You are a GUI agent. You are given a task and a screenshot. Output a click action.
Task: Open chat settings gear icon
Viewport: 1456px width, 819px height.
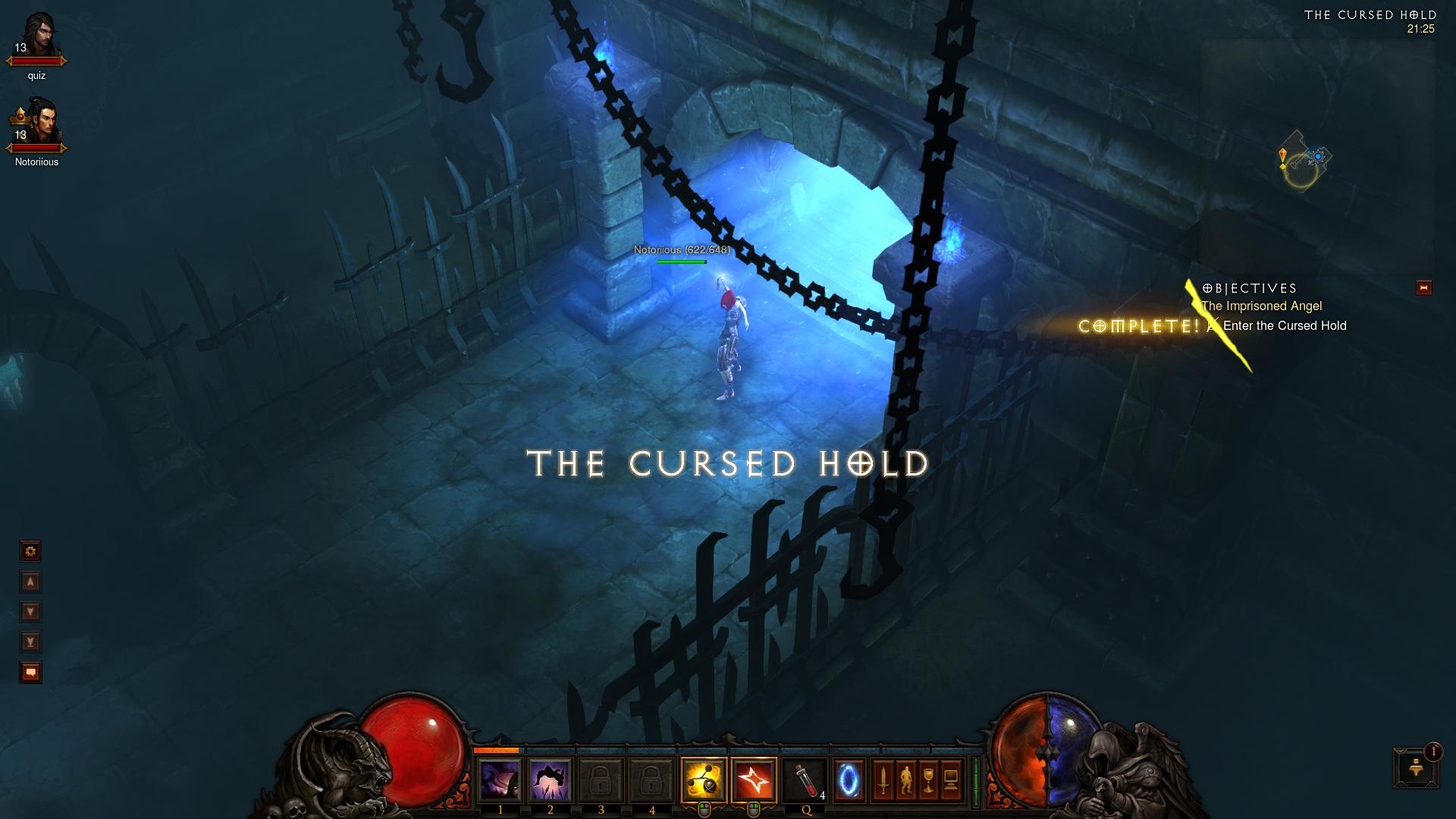tap(31, 551)
